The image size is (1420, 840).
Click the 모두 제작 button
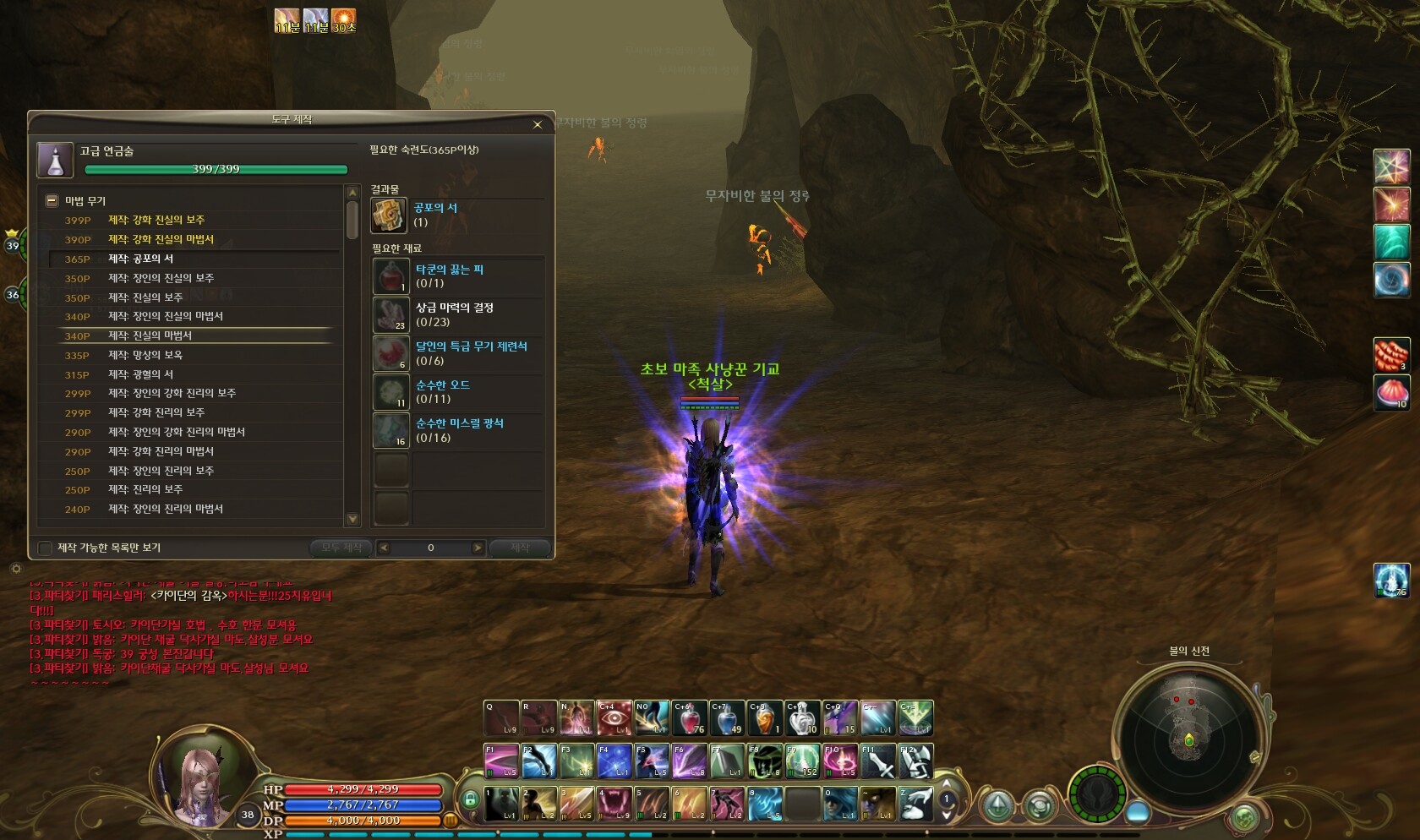341,548
